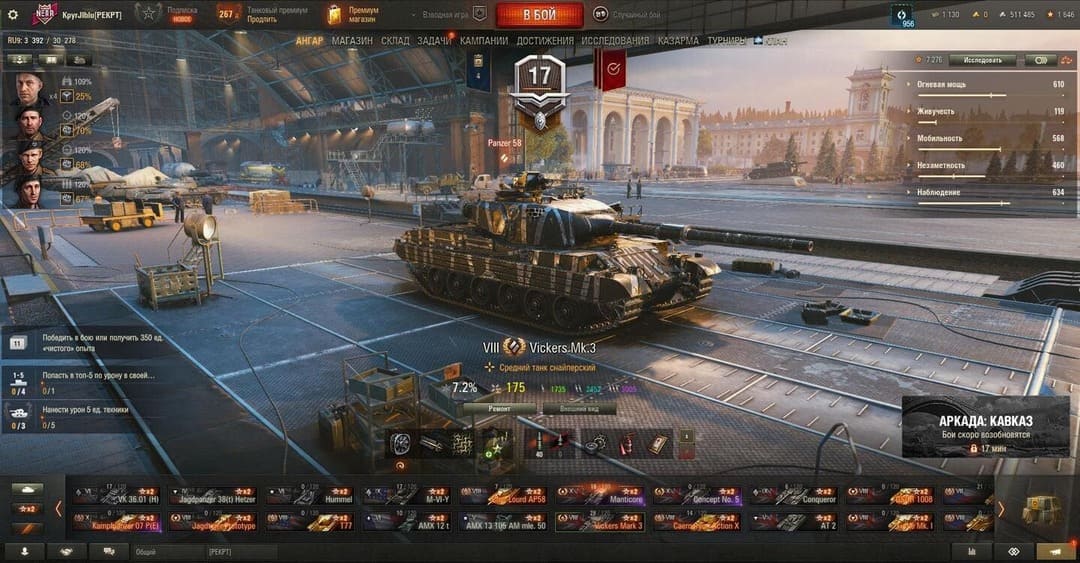Image resolution: width=1080 pixels, height=563 pixels.
Task: Select the КАМПАНИИ tab
Action: [x=484, y=41]
